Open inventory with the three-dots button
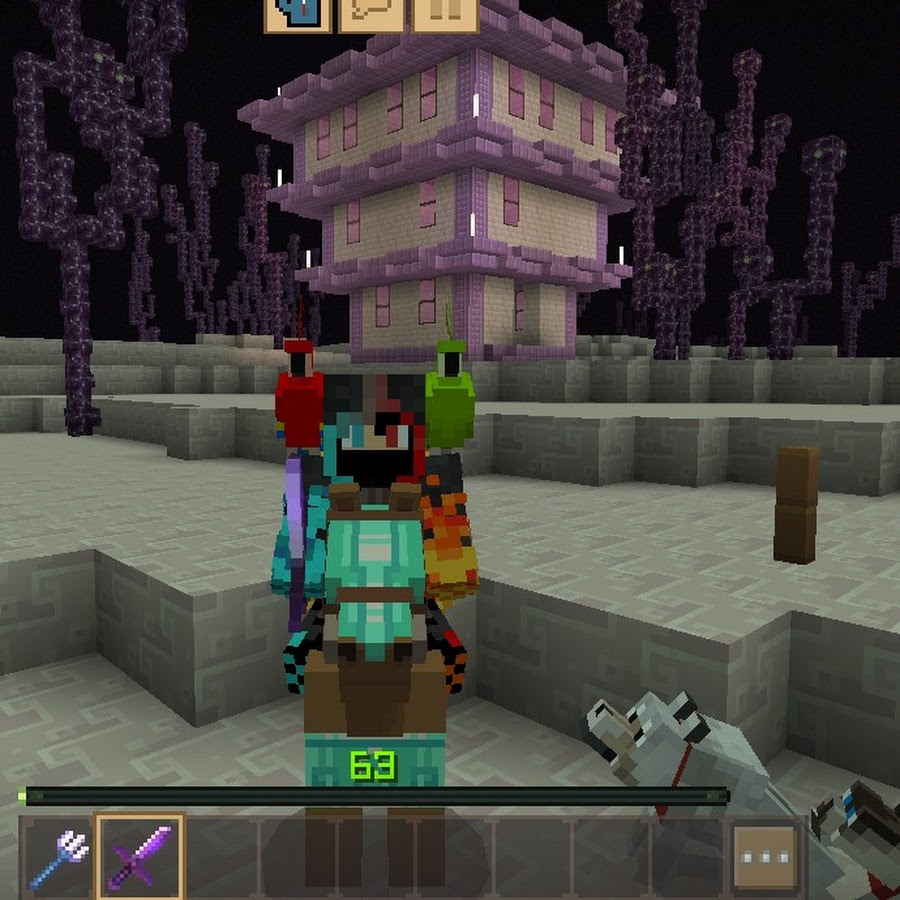Screen dimensions: 900x900 click(764, 857)
